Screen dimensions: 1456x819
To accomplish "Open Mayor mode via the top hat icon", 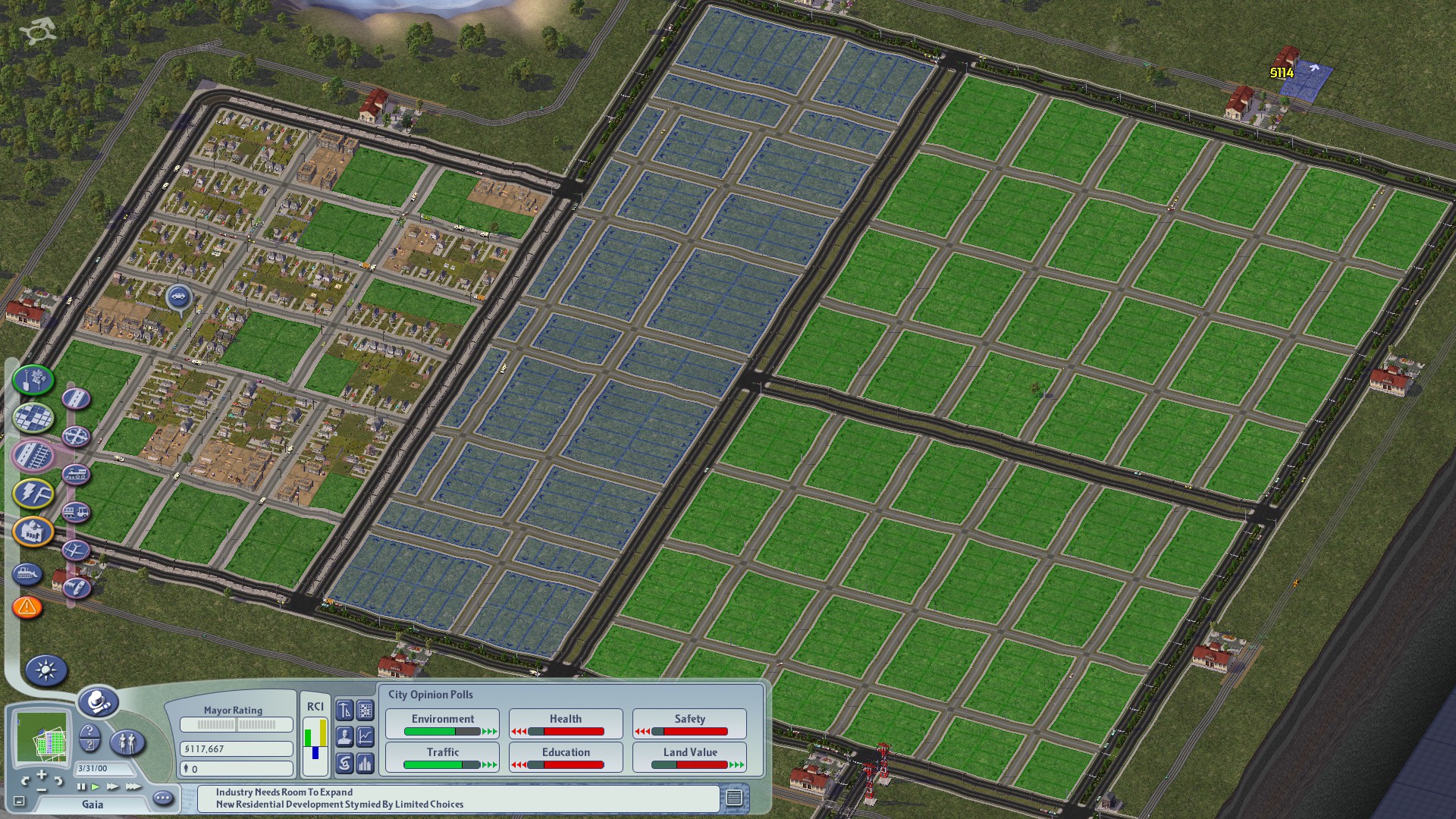I will click(99, 704).
